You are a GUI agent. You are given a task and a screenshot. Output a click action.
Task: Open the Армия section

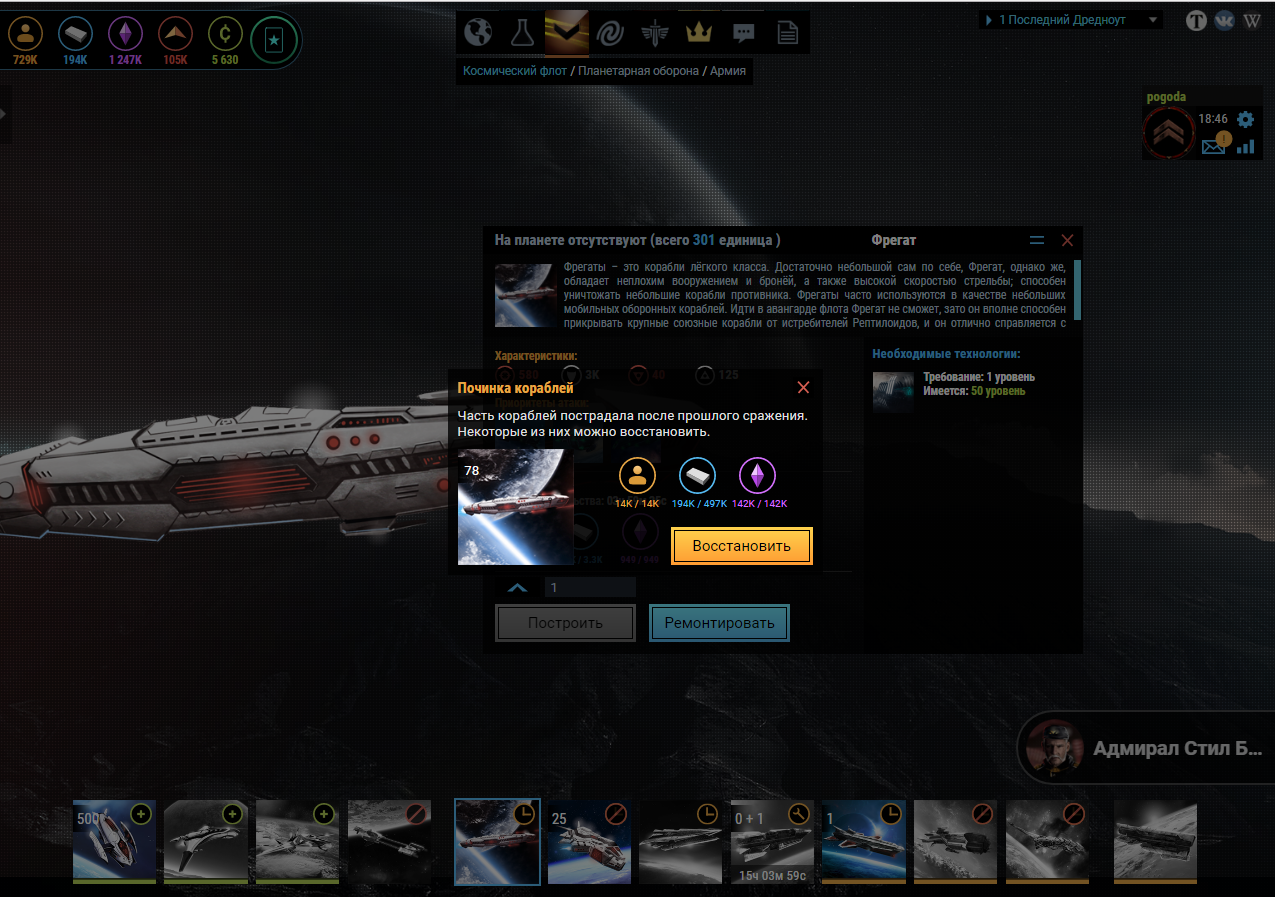pos(728,71)
